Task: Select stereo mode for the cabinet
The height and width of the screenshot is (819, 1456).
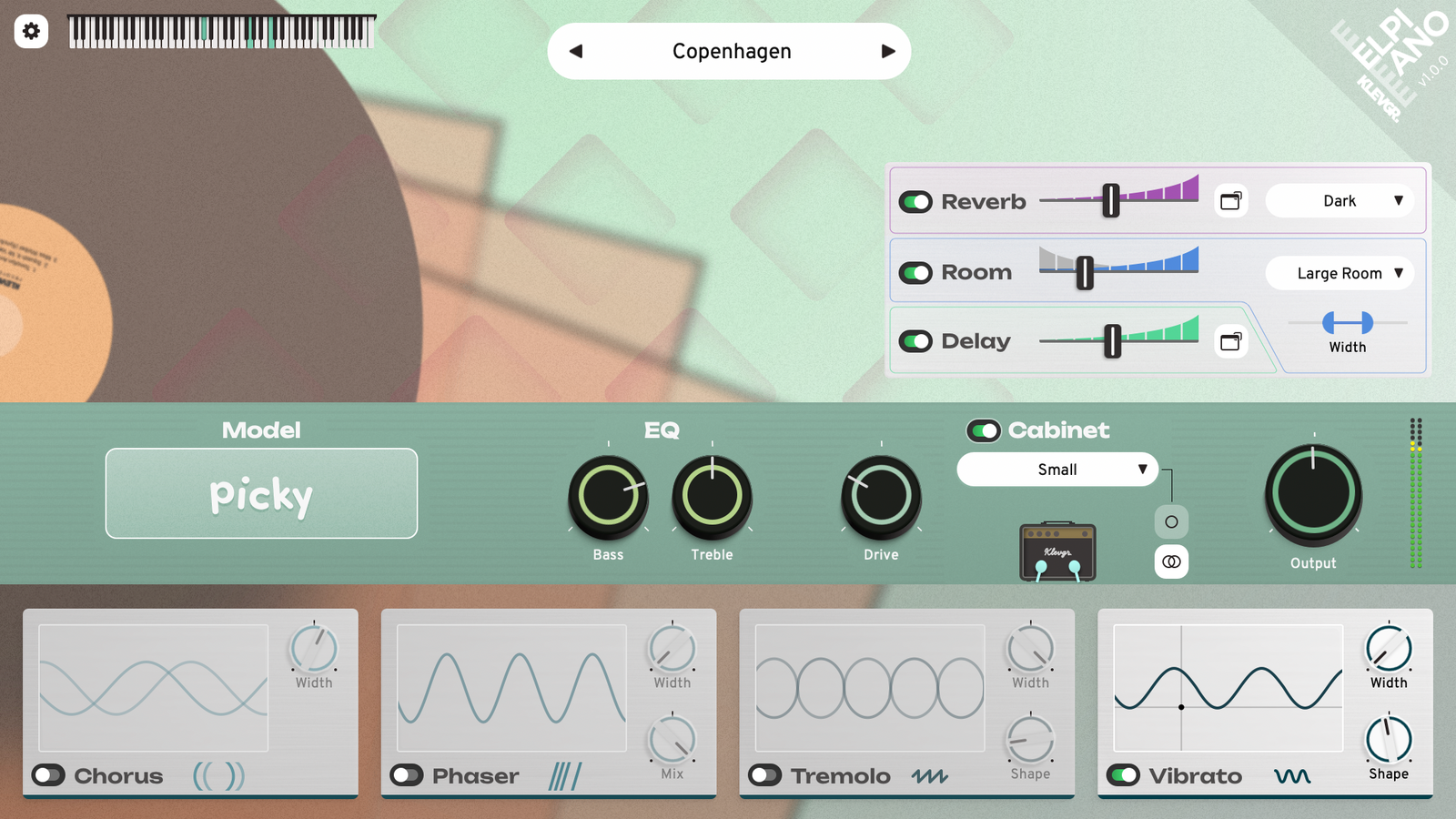Action: [1171, 562]
